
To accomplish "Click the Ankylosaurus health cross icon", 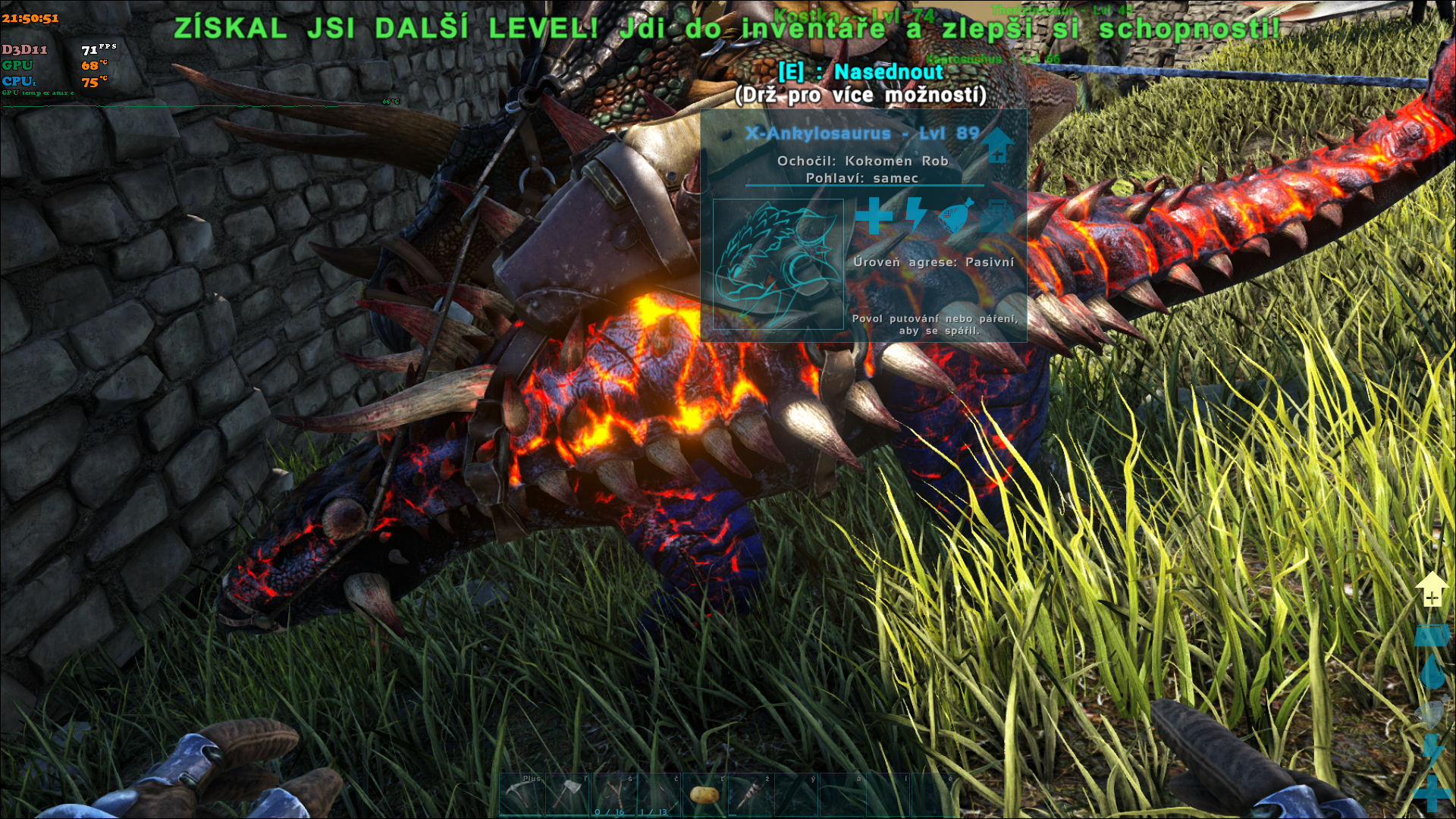I will (x=874, y=216).
